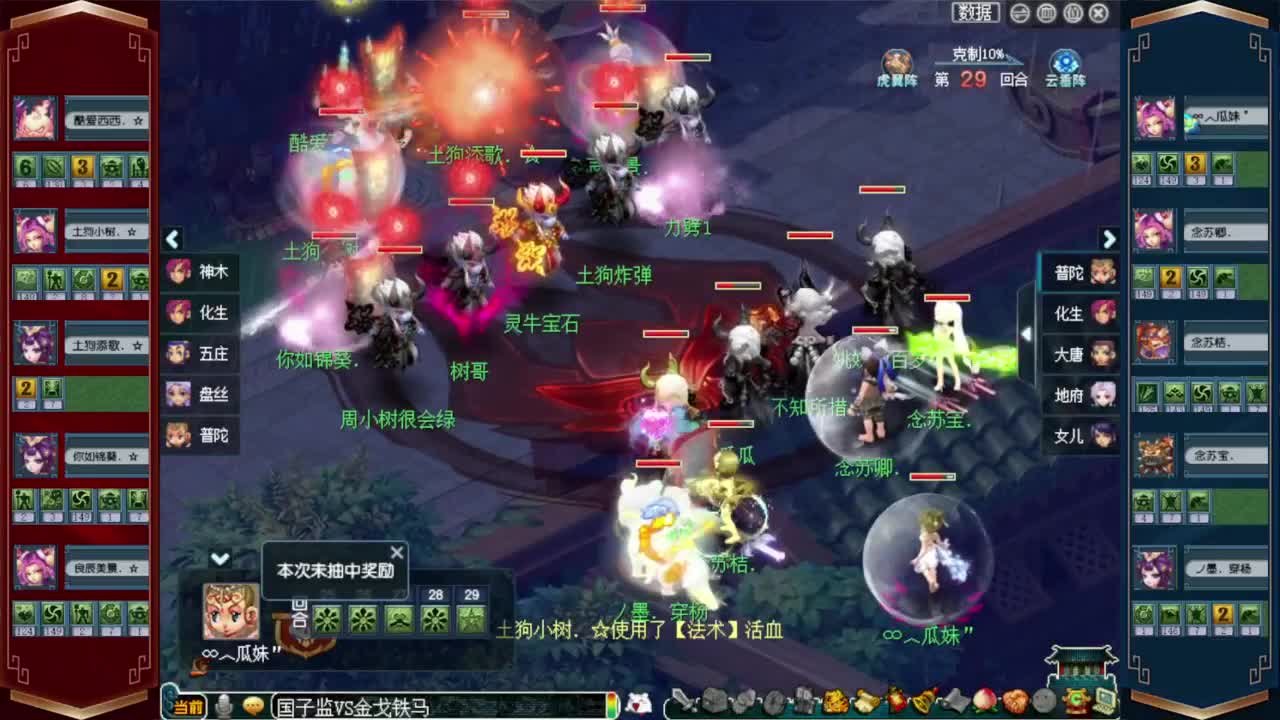Image resolution: width=1280 pixels, height=720 pixels.
Task: Toggle the leftmost round battle setting at top right
Action: 1018,11
